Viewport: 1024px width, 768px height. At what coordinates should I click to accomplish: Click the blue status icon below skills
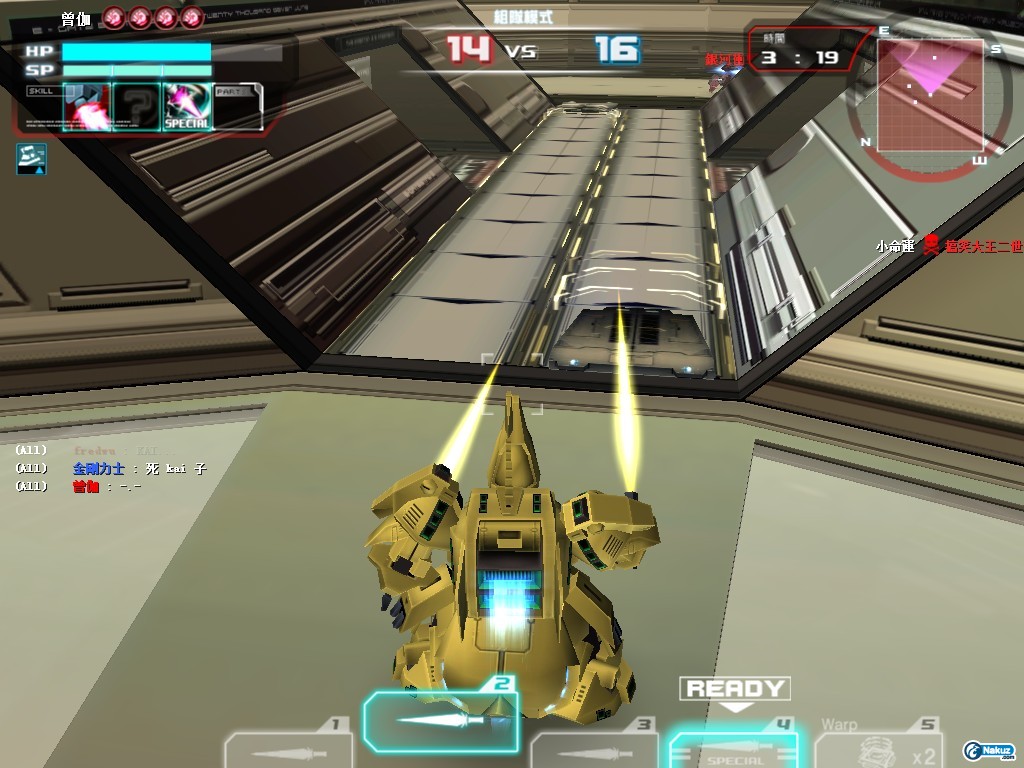(31, 159)
